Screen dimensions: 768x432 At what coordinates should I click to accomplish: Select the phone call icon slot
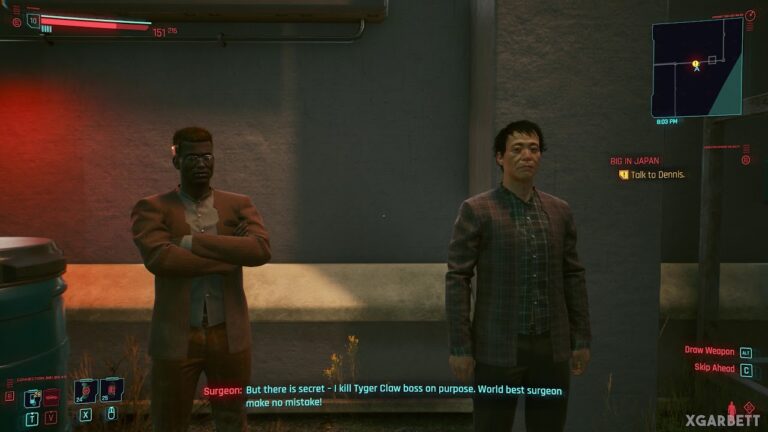pos(31,396)
